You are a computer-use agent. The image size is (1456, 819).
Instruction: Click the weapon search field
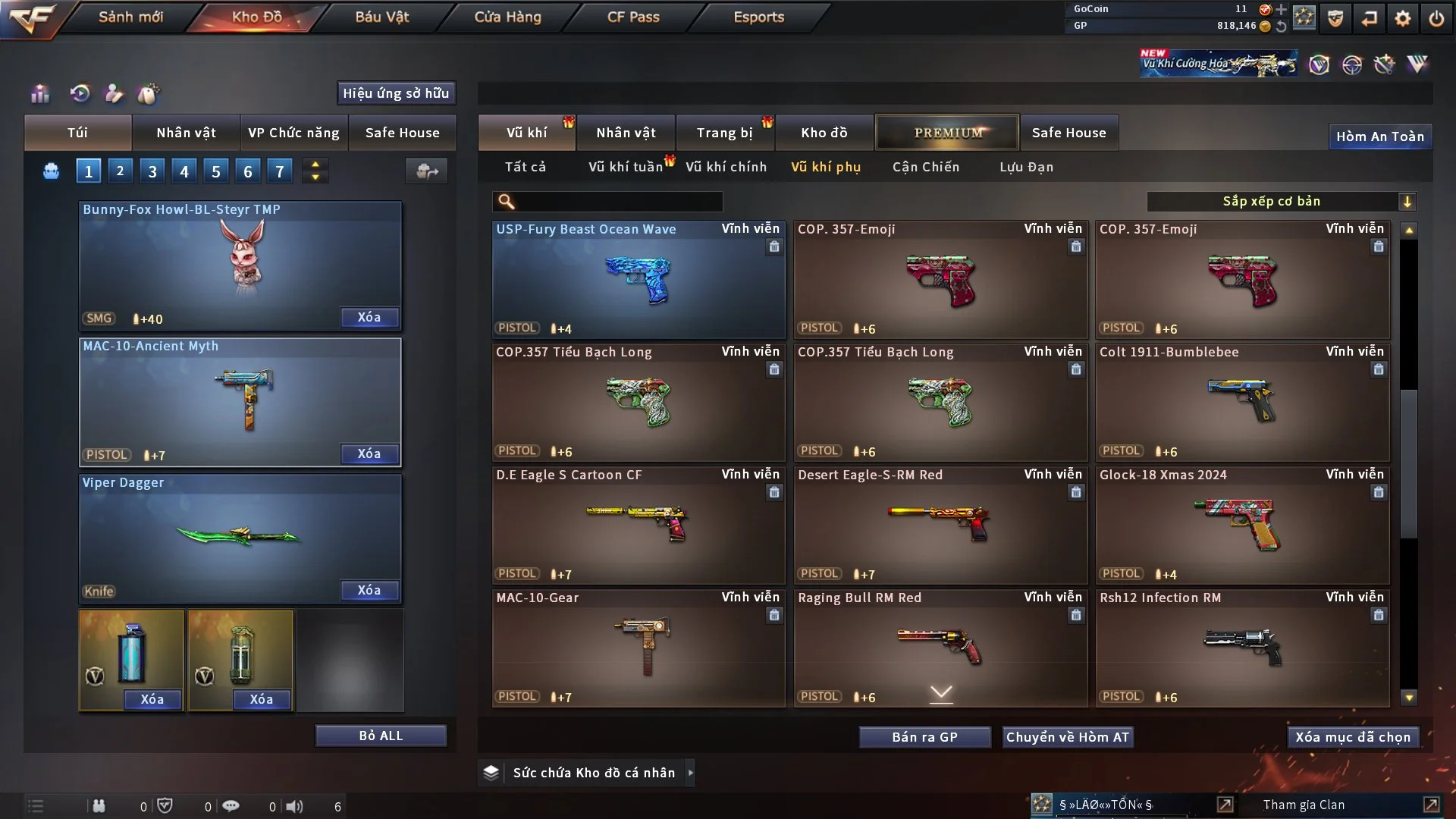[618, 202]
